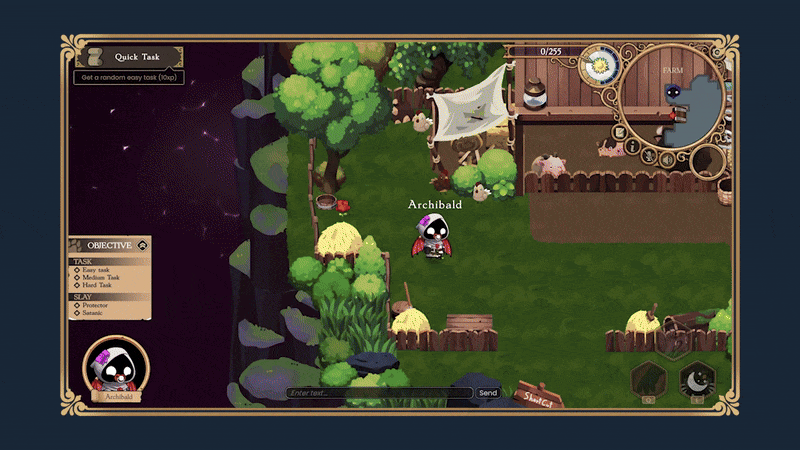Pick the Protector slay objective

[96, 306]
